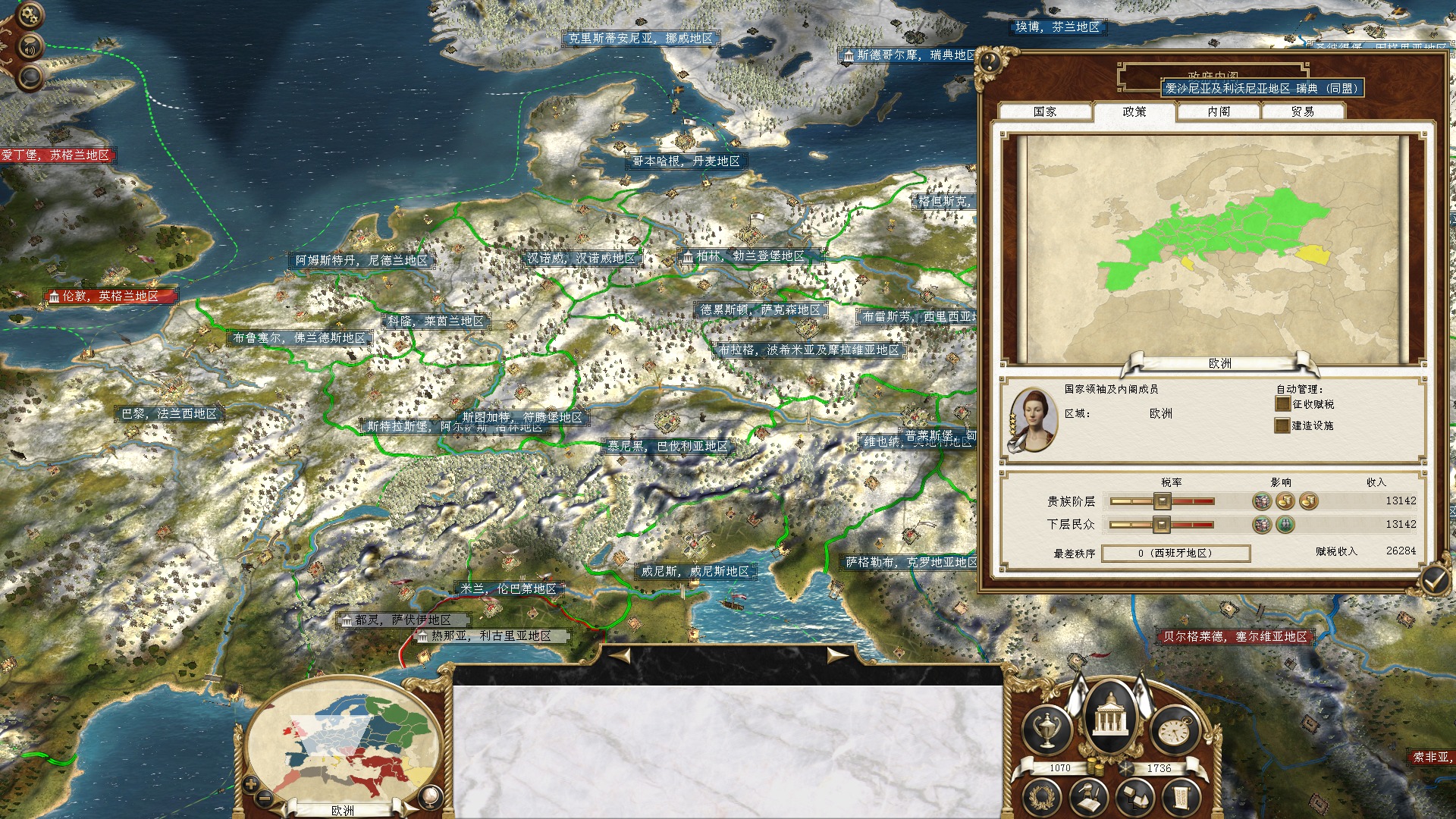Zoom out the minimap with minus button

coord(265,798)
